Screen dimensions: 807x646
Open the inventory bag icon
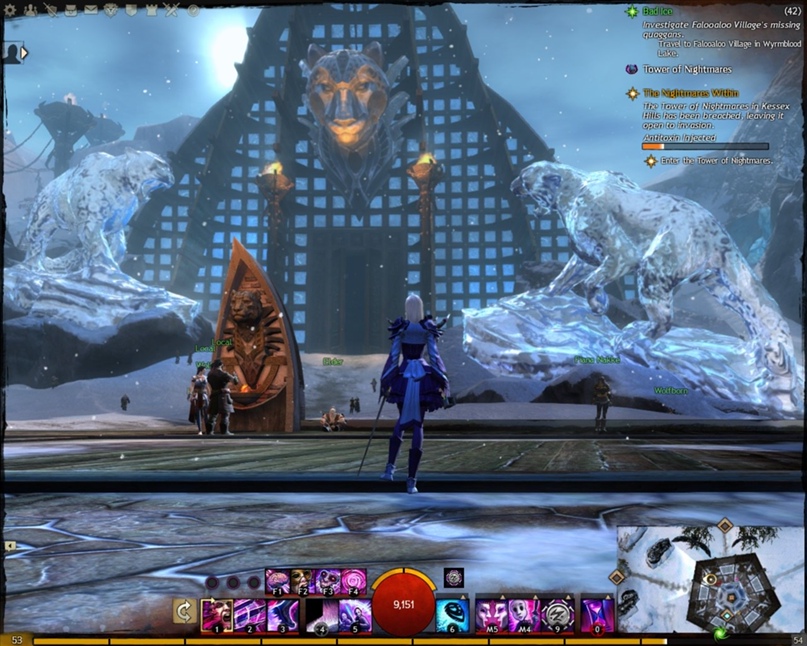(x=69, y=10)
